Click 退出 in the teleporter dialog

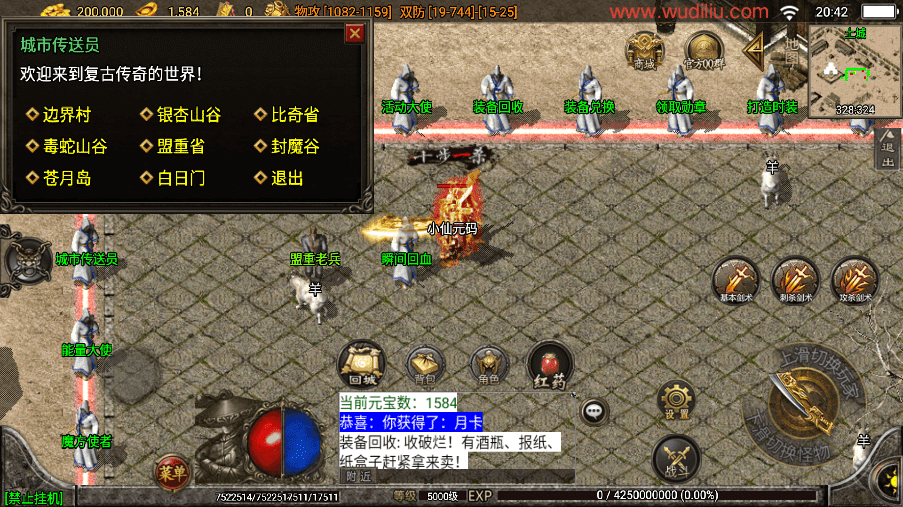(285, 178)
